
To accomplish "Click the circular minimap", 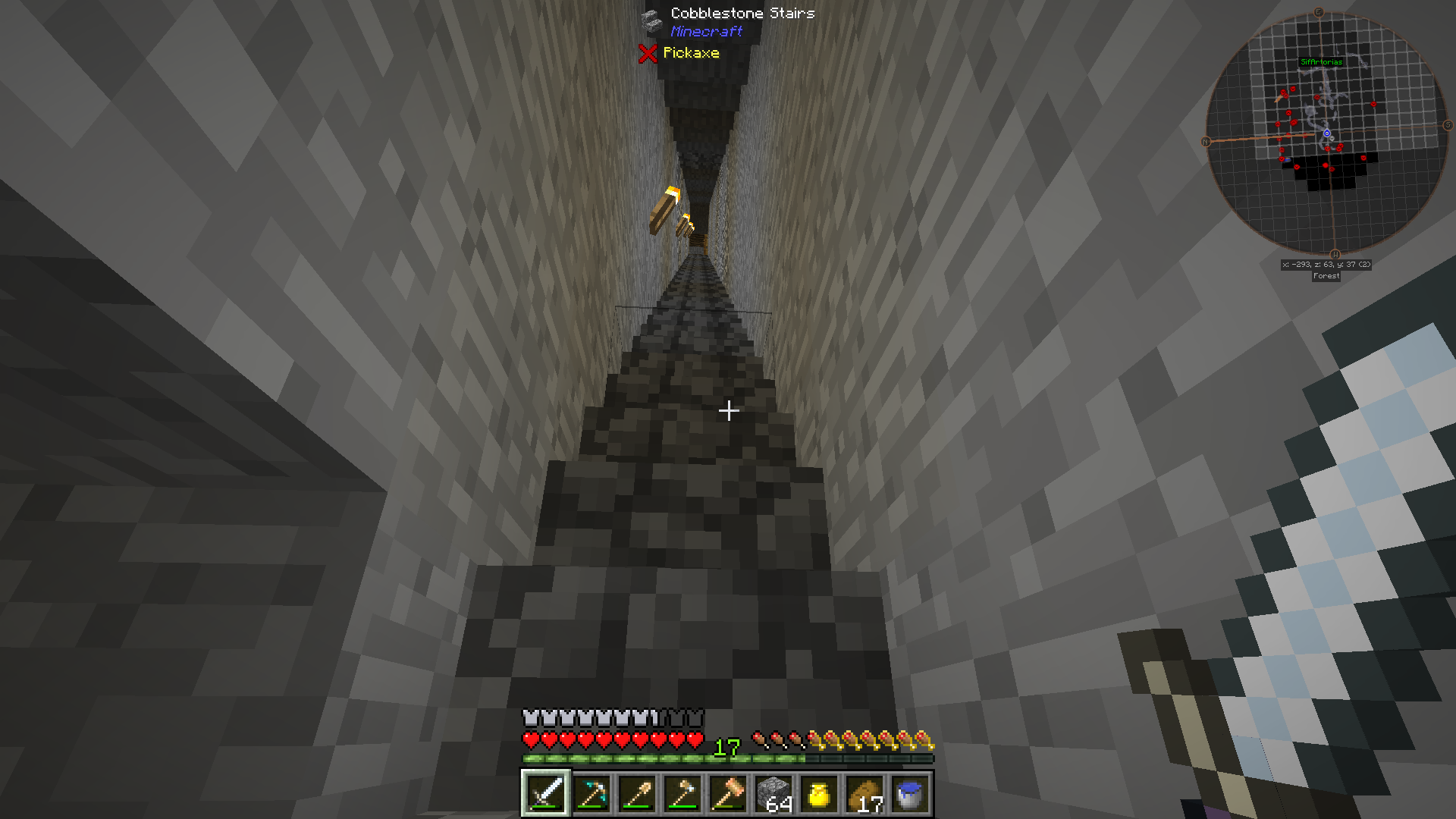I will (x=1326, y=134).
